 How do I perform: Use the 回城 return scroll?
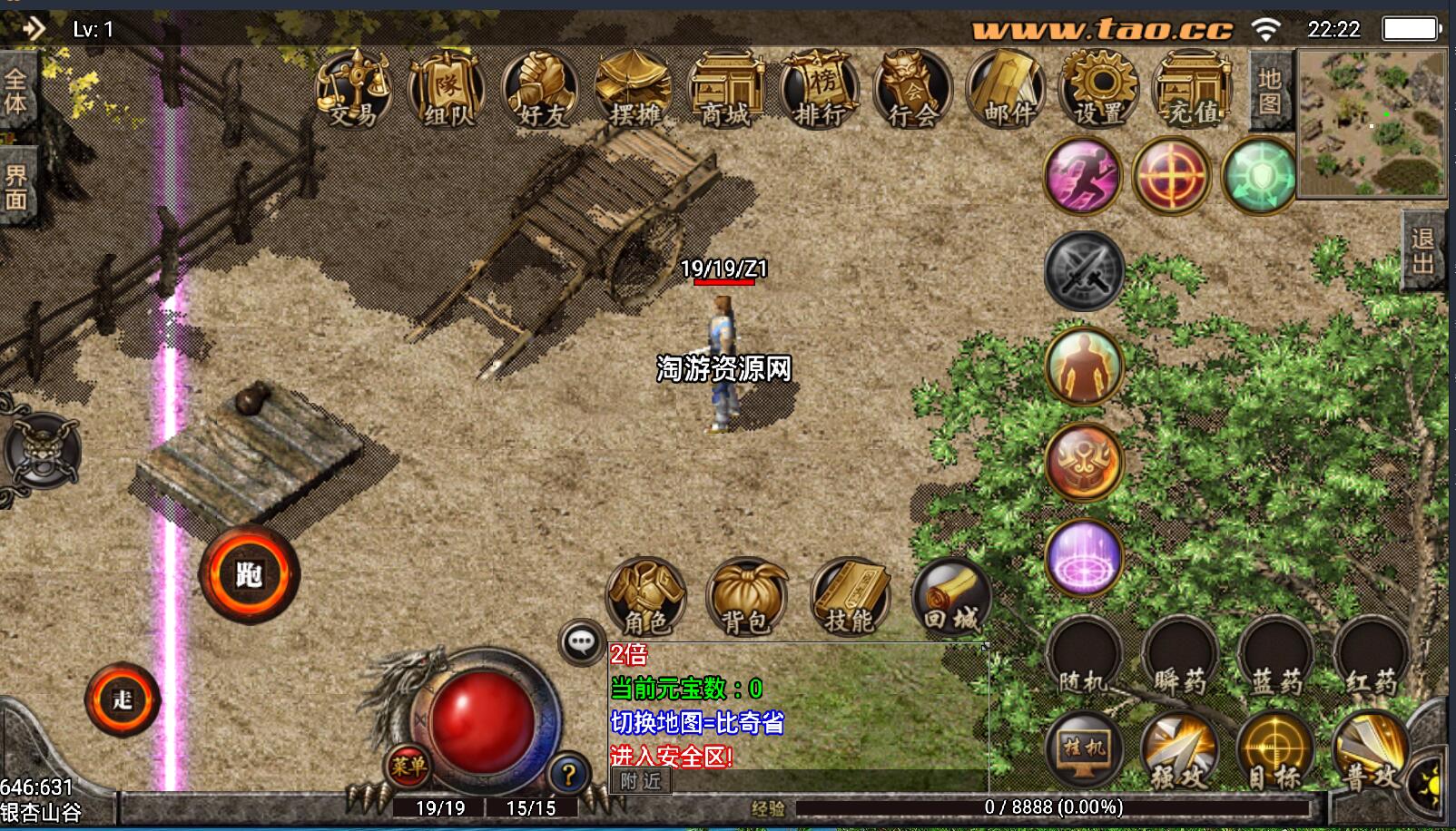click(951, 597)
